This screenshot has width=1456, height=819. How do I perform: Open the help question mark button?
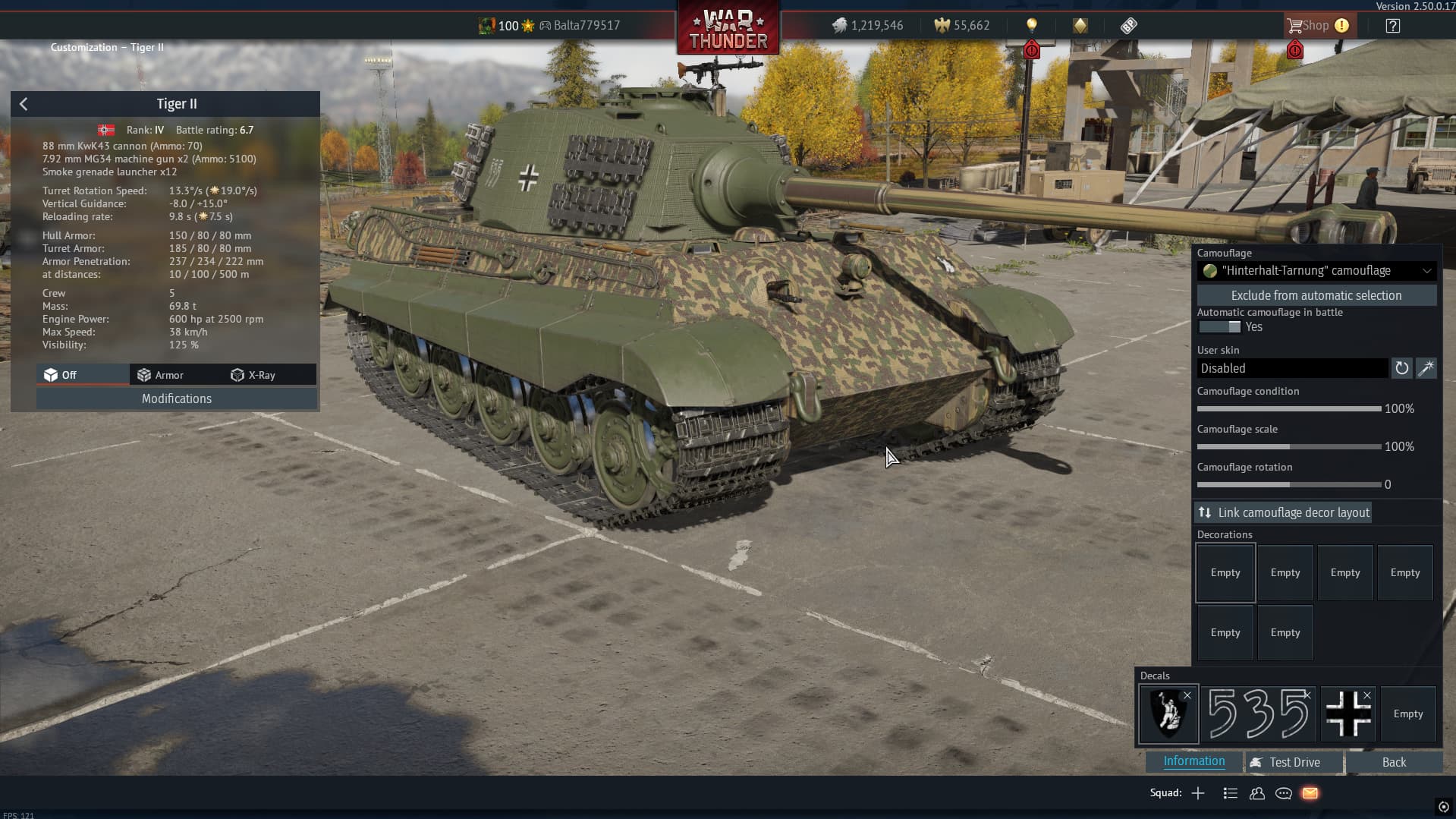point(1392,26)
